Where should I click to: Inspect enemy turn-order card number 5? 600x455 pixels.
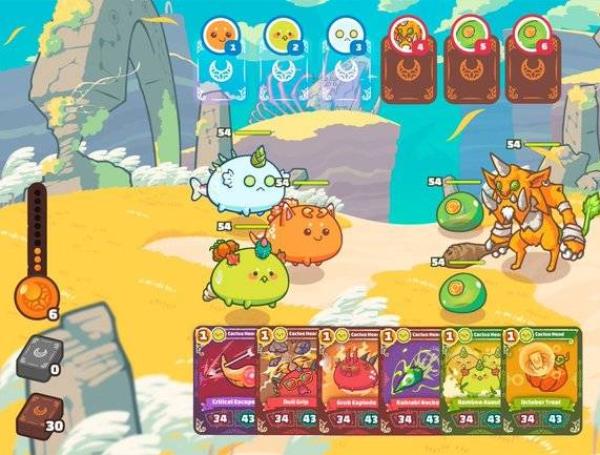point(470,60)
